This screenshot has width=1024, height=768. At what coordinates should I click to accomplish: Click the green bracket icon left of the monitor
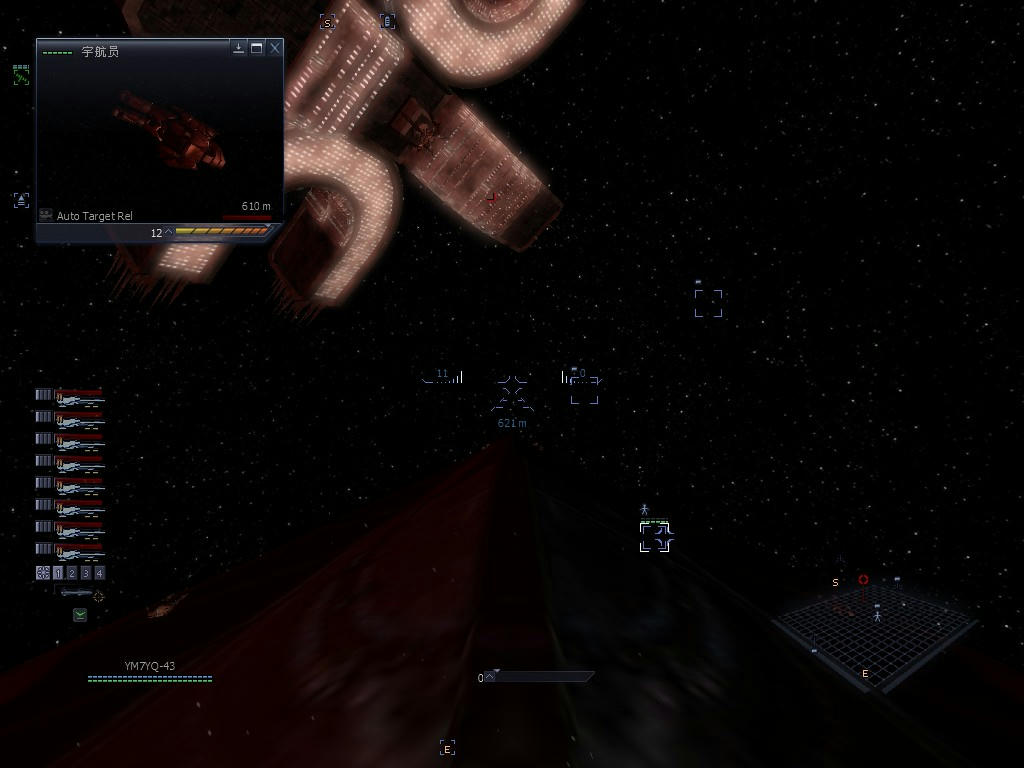[x=21, y=75]
